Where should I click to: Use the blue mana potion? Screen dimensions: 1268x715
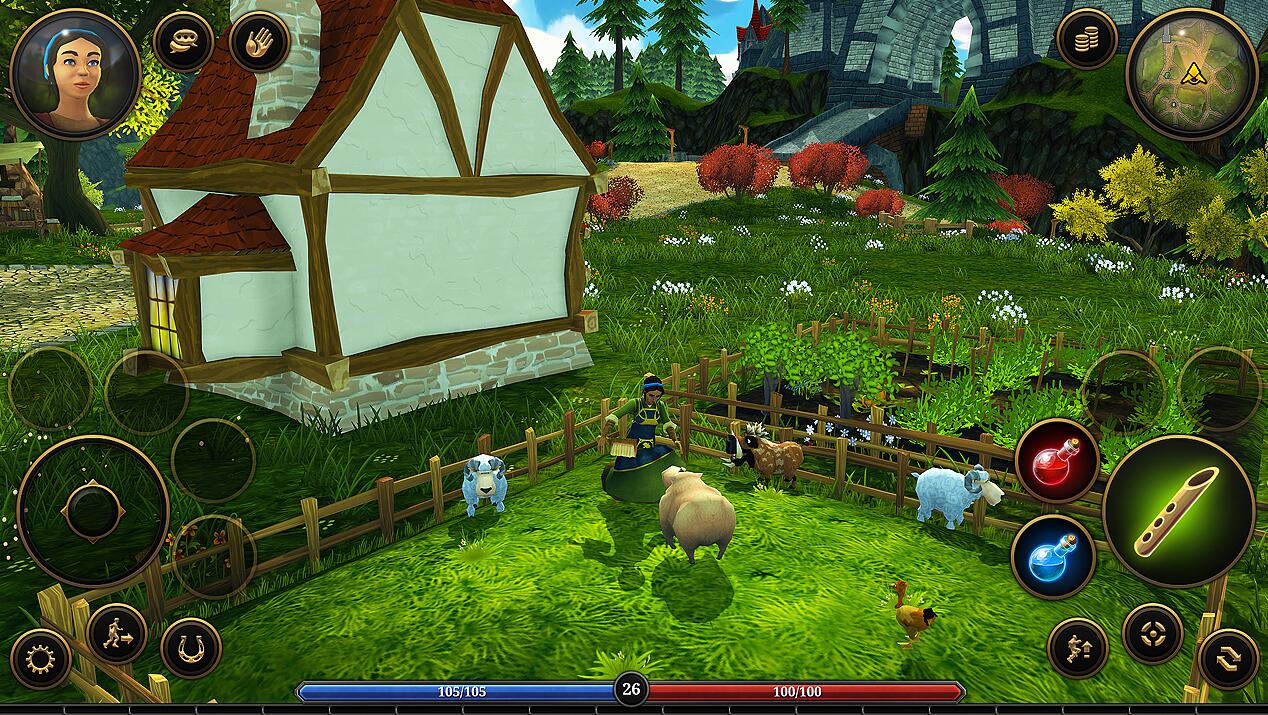1053,557
